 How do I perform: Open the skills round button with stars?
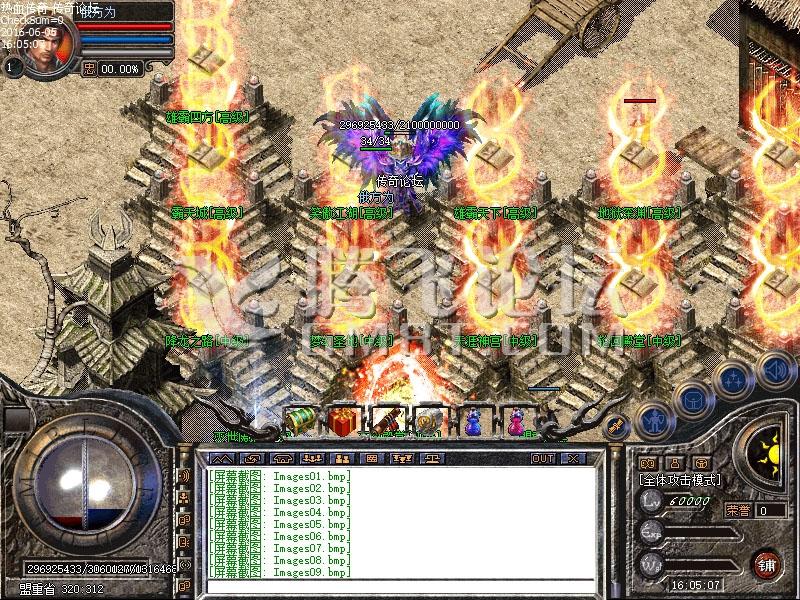[x=735, y=378]
